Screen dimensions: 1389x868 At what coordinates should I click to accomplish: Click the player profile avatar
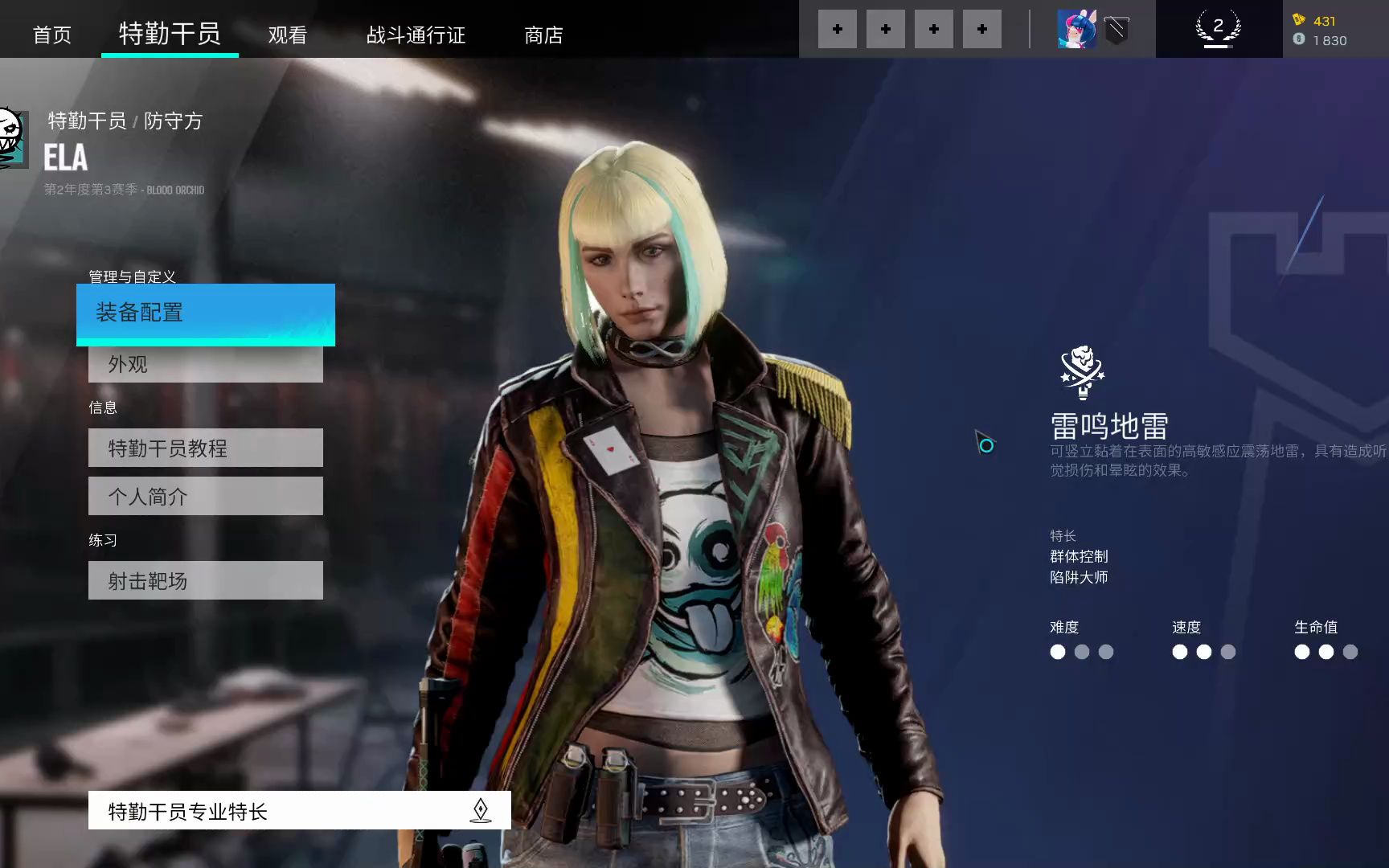pyautogui.click(x=1077, y=30)
